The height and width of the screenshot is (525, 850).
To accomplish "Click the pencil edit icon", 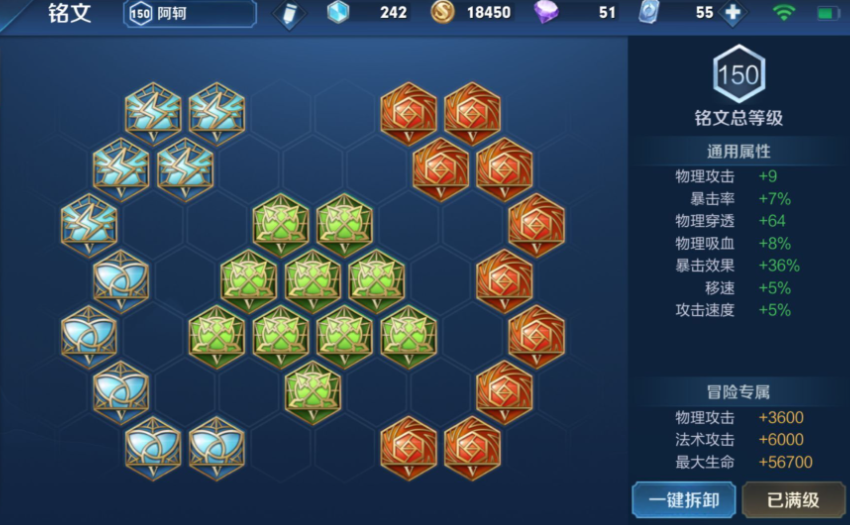I will point(290,14).
